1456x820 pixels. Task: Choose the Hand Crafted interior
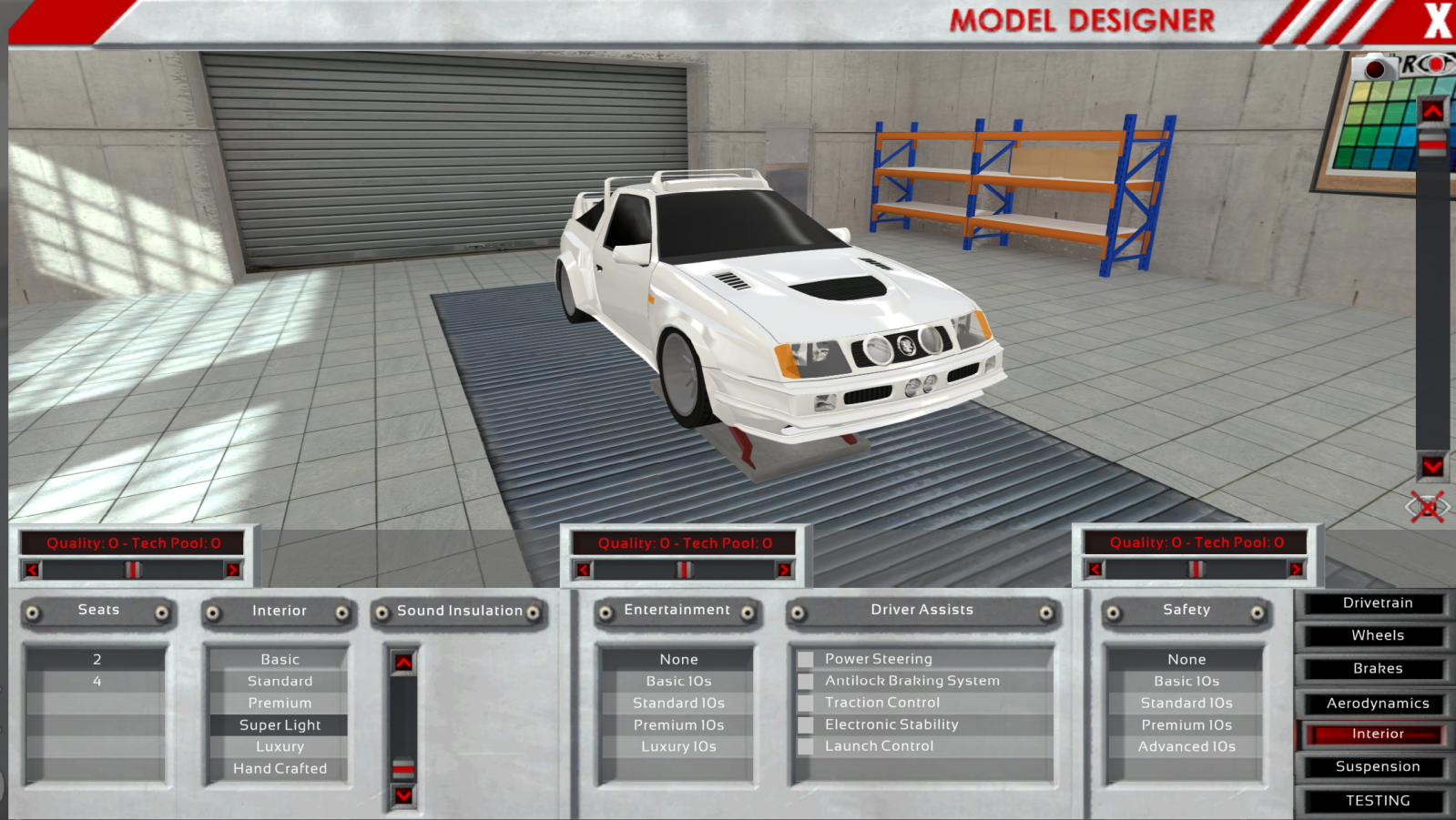(x=280, y=769)
